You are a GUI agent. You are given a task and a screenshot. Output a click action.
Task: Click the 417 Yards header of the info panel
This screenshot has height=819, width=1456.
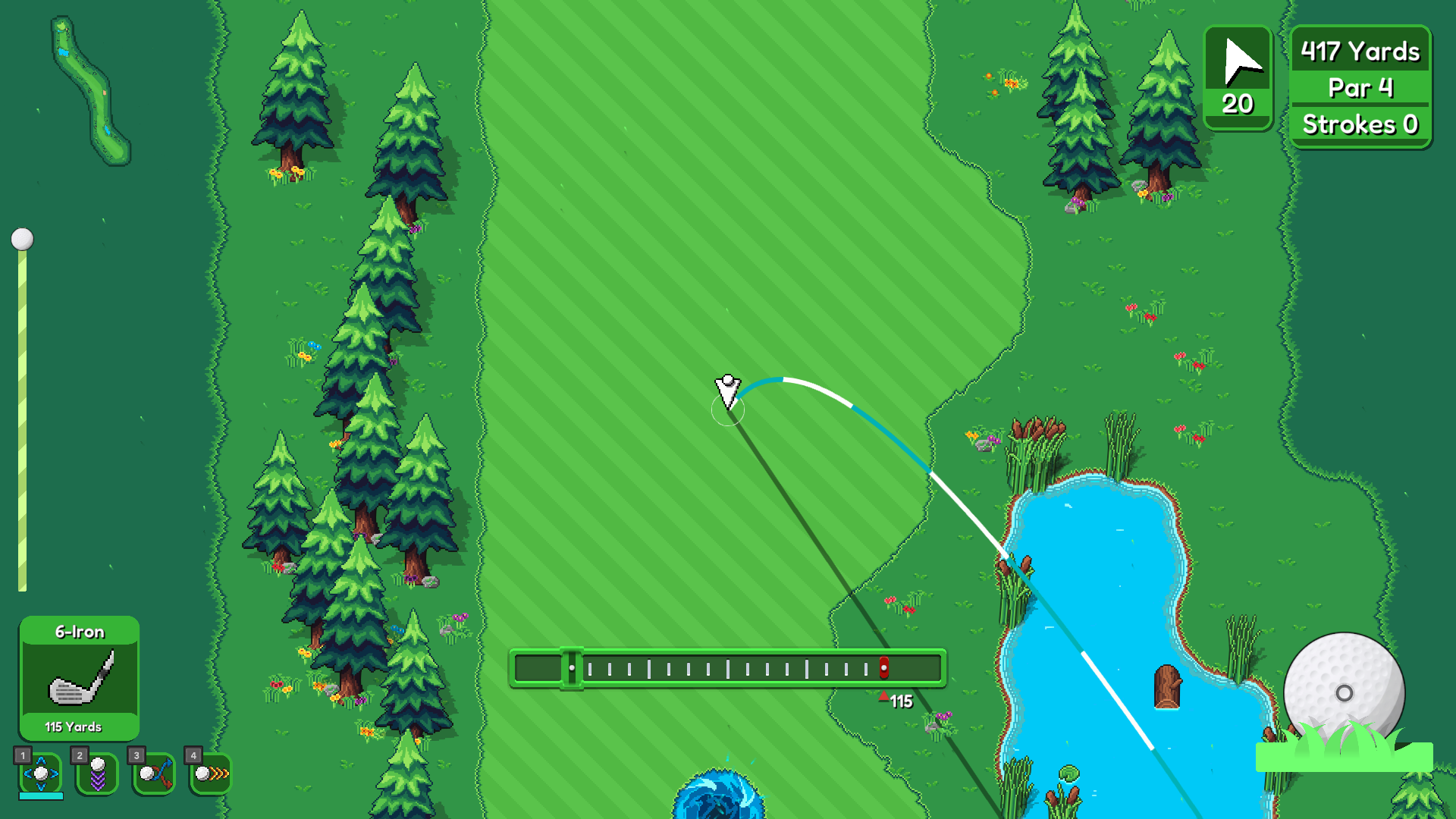tap(1360, 52)
